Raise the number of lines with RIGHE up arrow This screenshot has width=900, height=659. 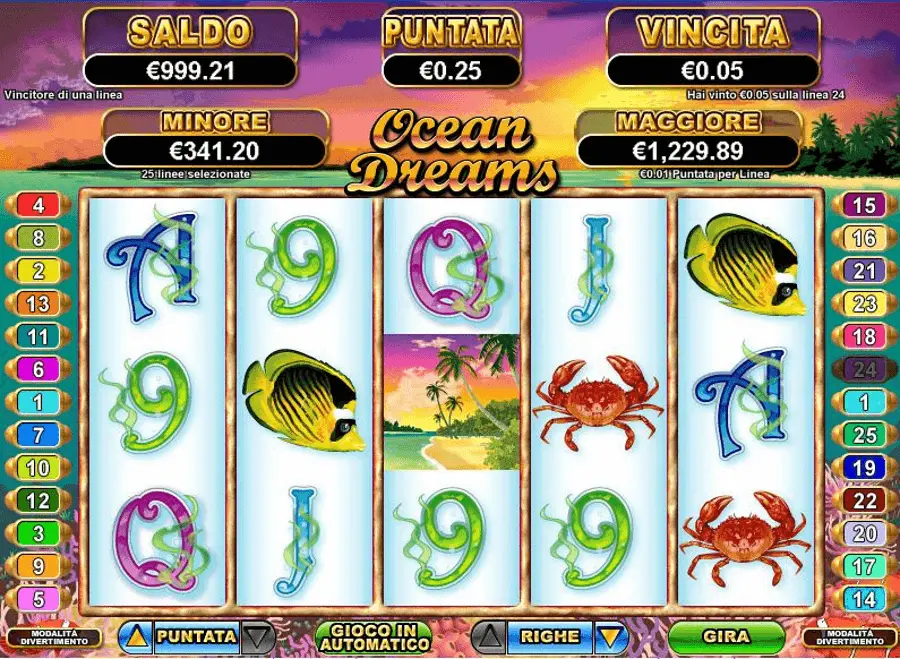pos(488,636)
